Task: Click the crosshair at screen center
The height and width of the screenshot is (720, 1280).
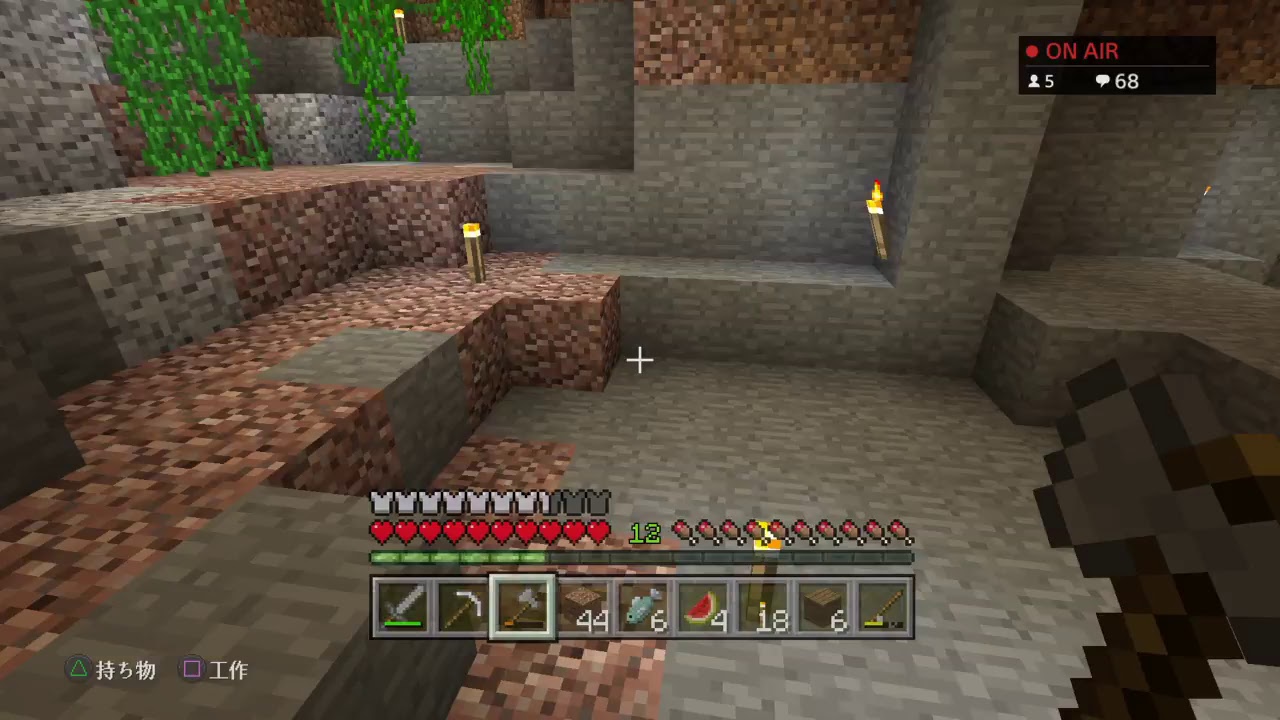Action: [x=640, y=359]
